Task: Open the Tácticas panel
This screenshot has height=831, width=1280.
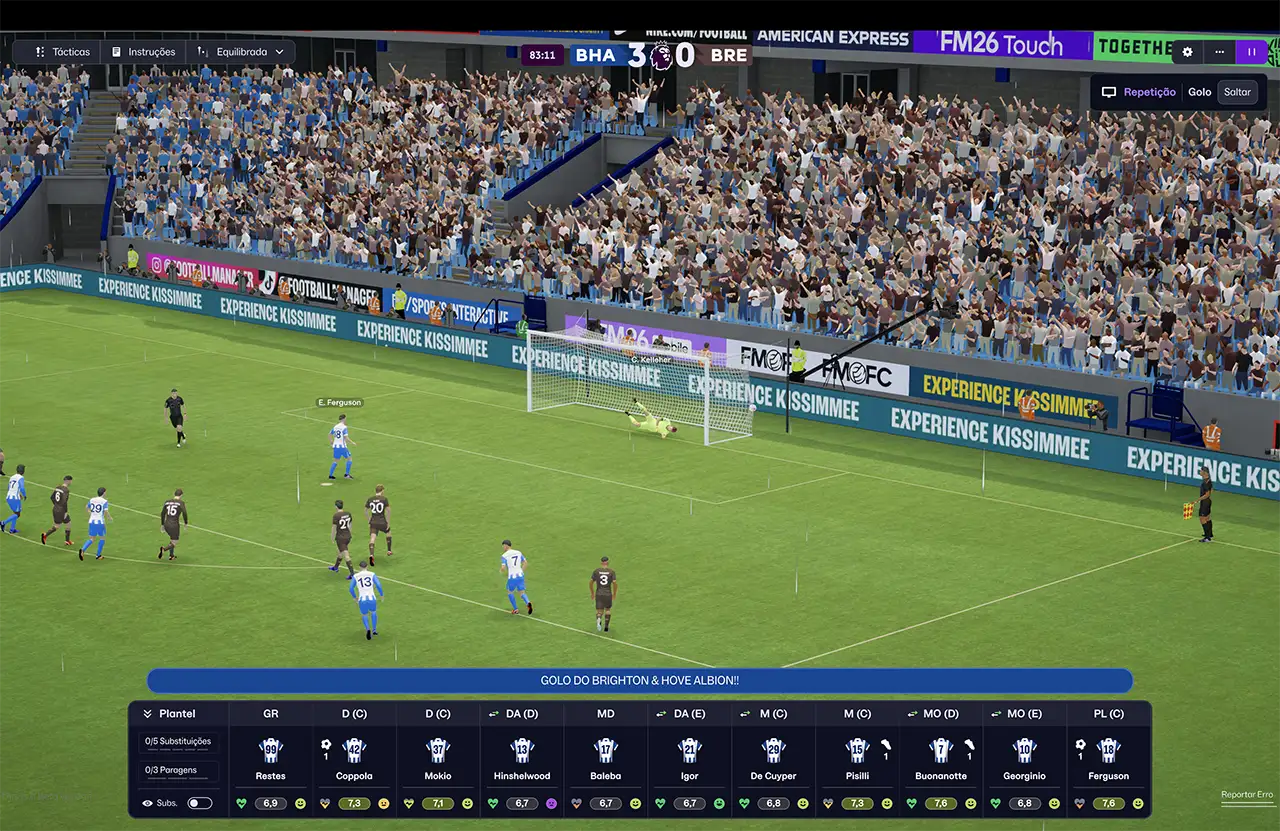Action: pos(62,52)
